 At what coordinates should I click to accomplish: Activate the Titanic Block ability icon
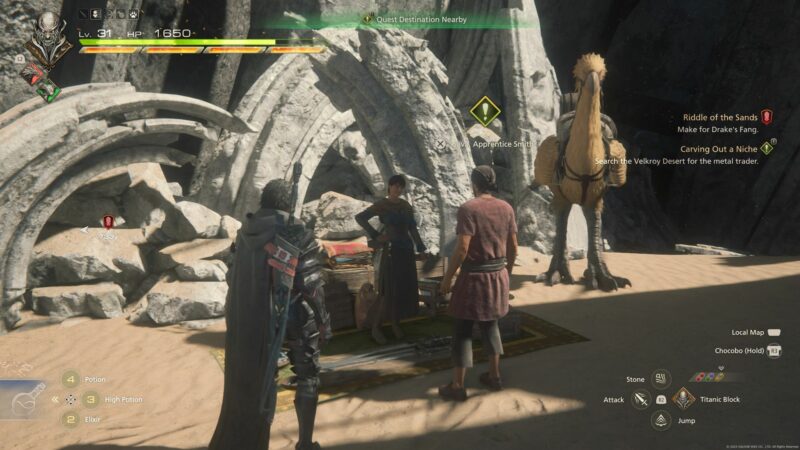[x=683, y=399]
